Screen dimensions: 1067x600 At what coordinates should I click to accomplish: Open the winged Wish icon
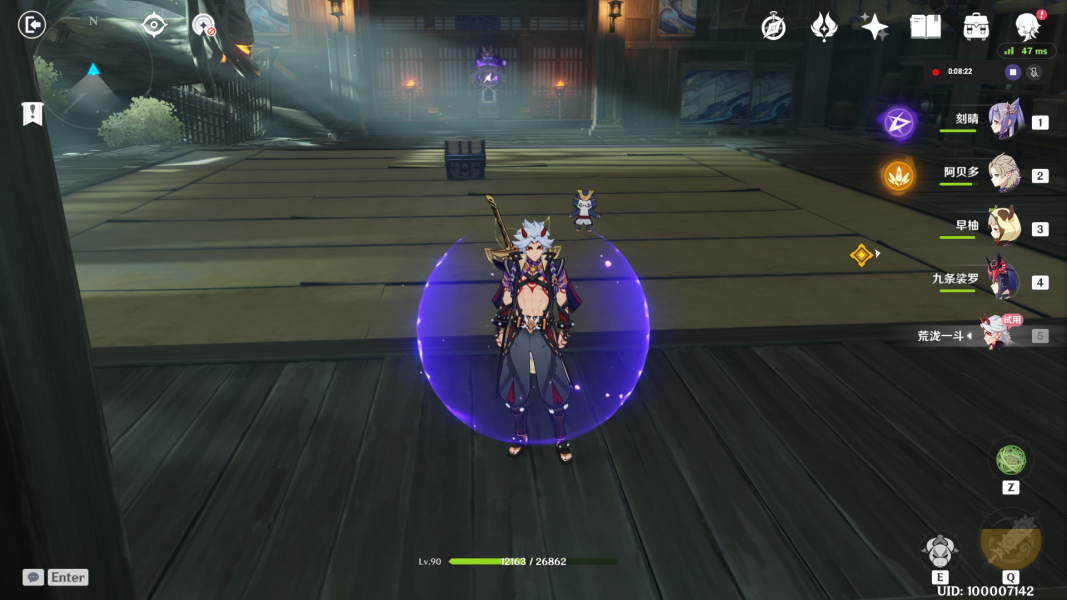click(823, 27)
